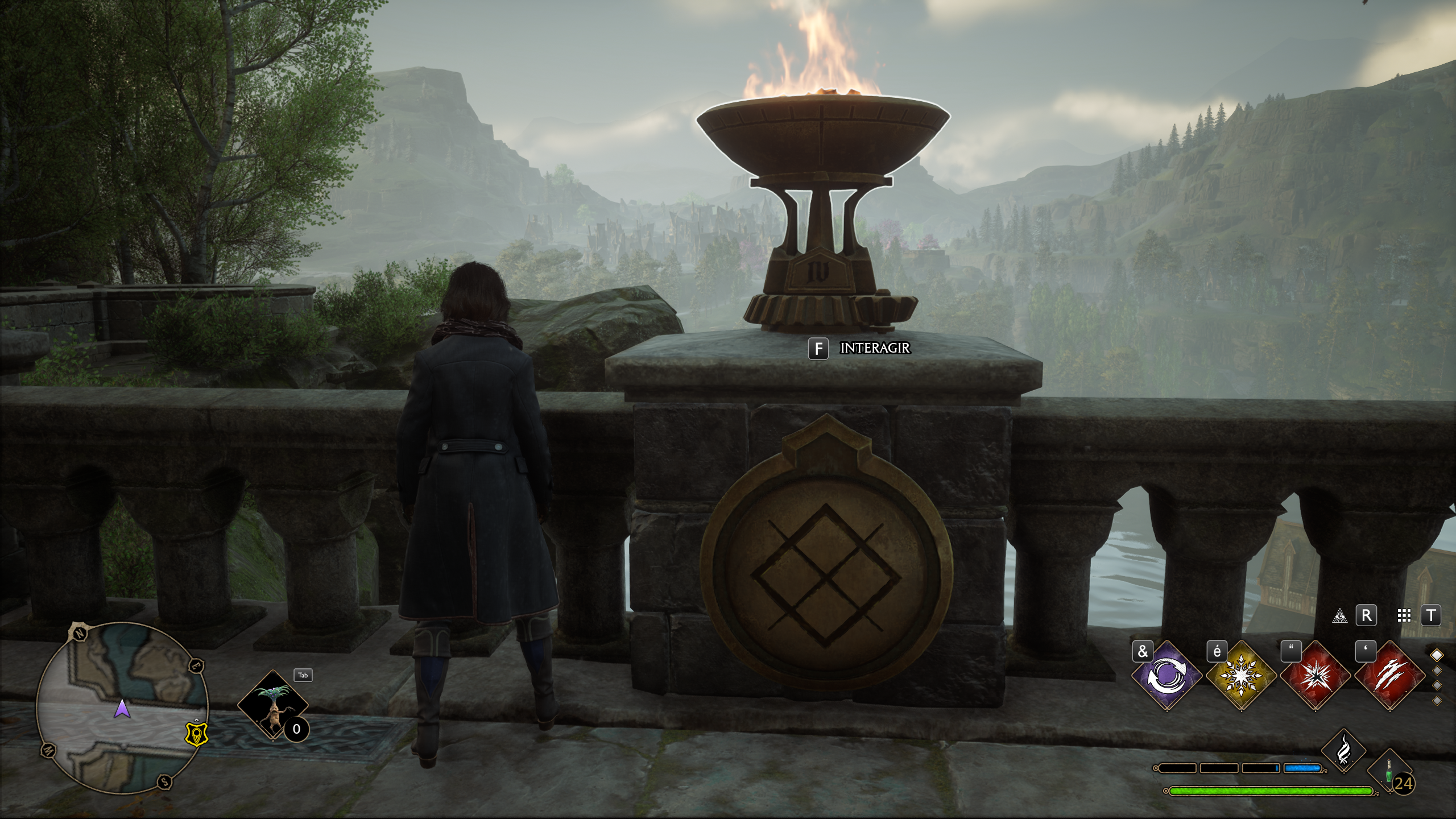
Task: Select the yellow quest marker on minimap
Action: tap(197, 733)
